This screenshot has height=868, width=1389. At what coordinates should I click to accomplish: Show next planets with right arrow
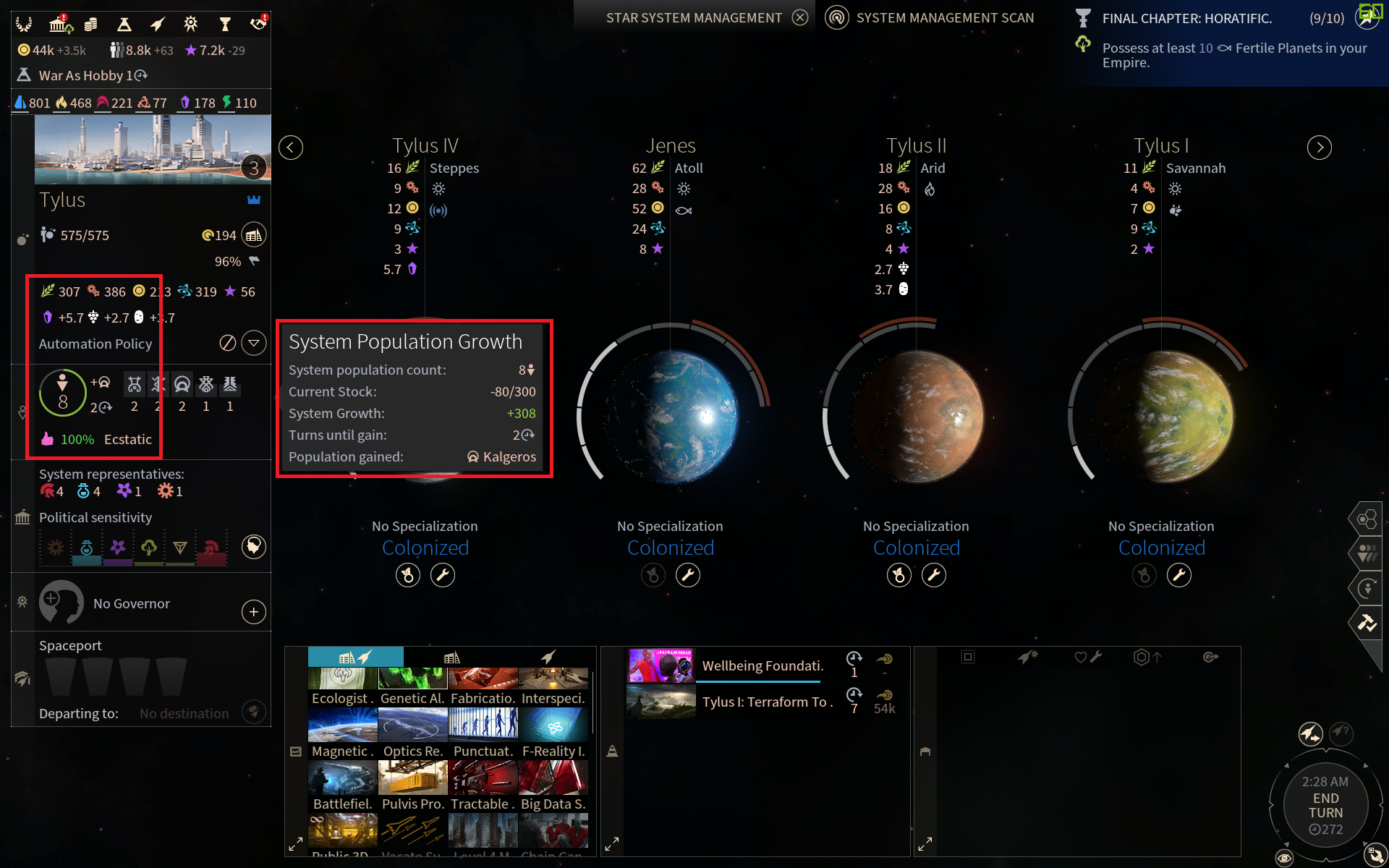click(1319, 148)
